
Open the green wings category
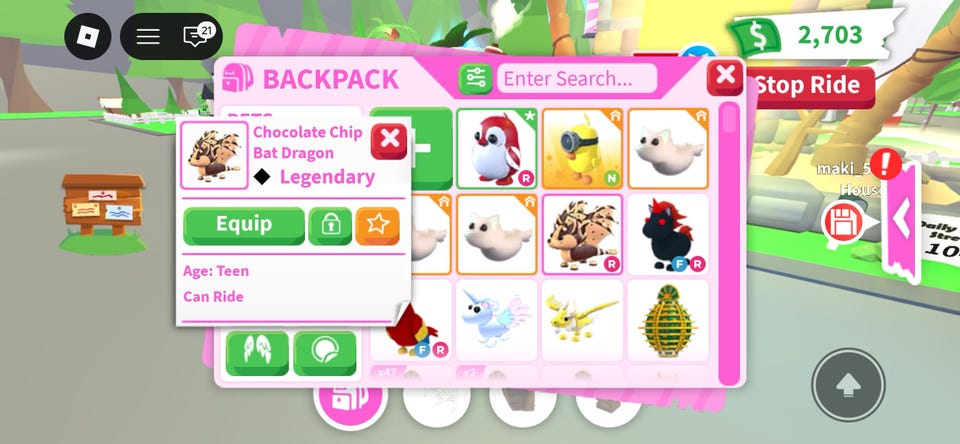[x=257, y=352]
